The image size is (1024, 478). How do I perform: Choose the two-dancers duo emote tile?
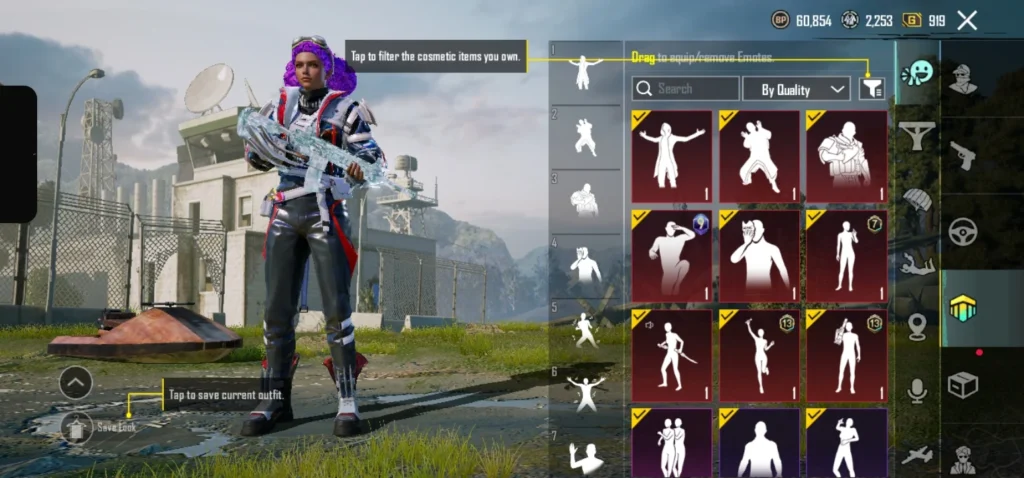671,443
